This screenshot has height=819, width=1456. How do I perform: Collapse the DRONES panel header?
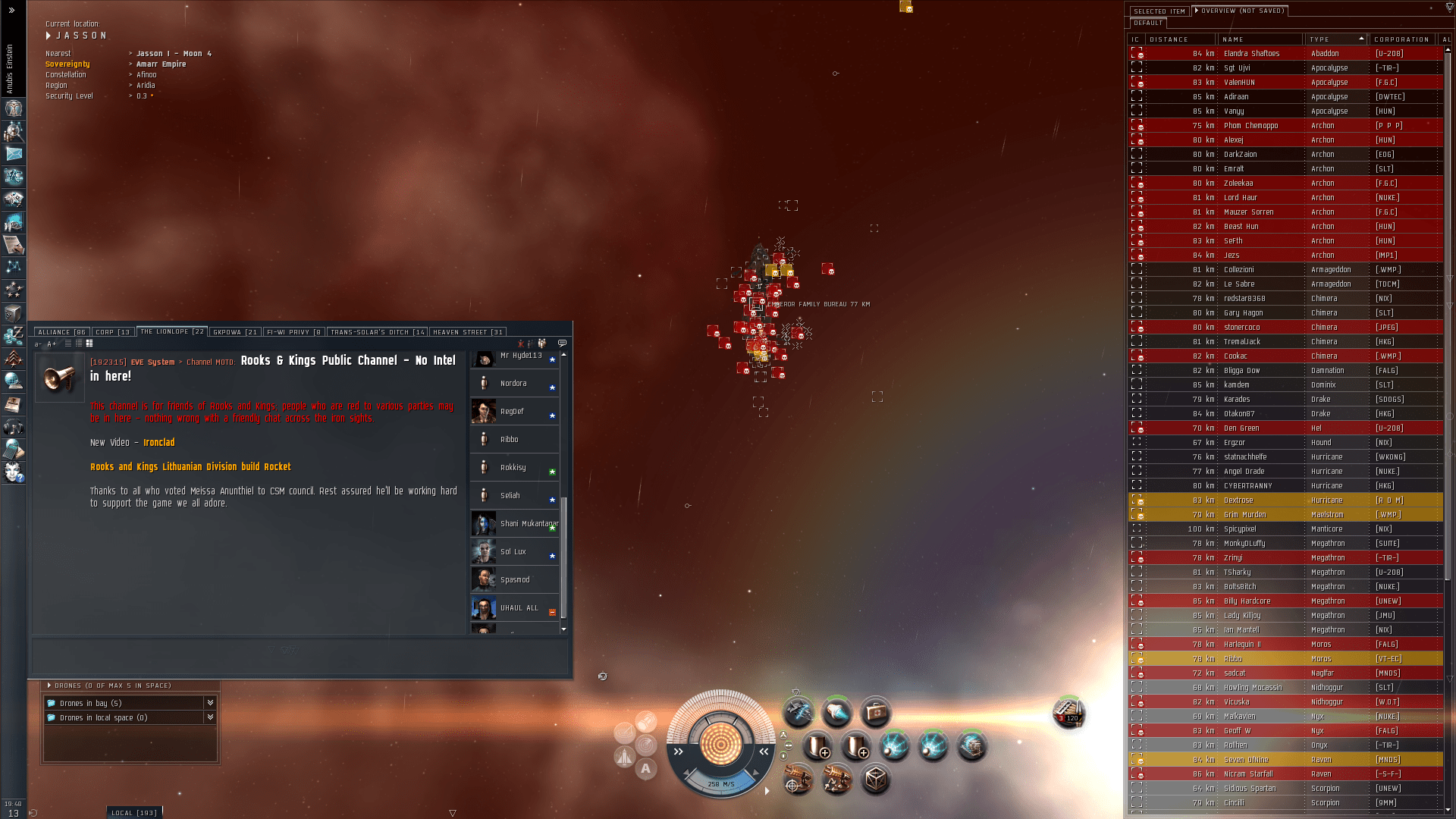coord(49,685)
